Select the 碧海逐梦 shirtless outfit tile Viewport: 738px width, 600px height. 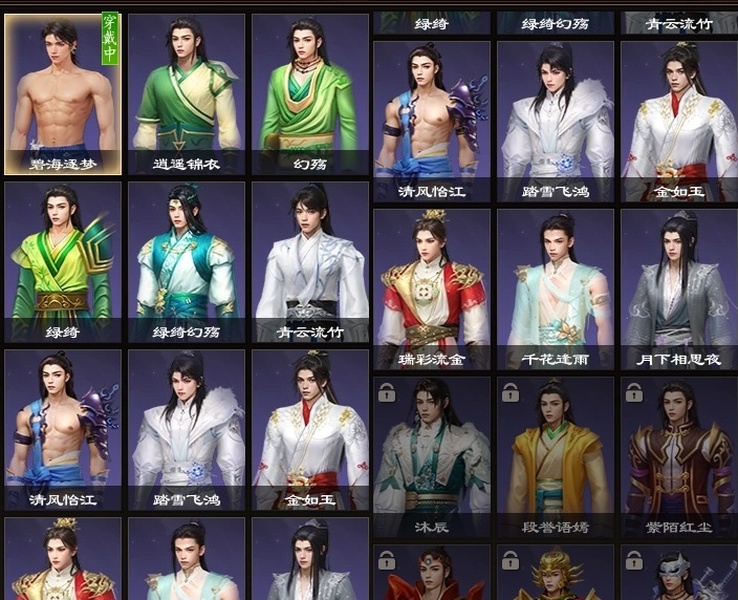coord(63,95)
